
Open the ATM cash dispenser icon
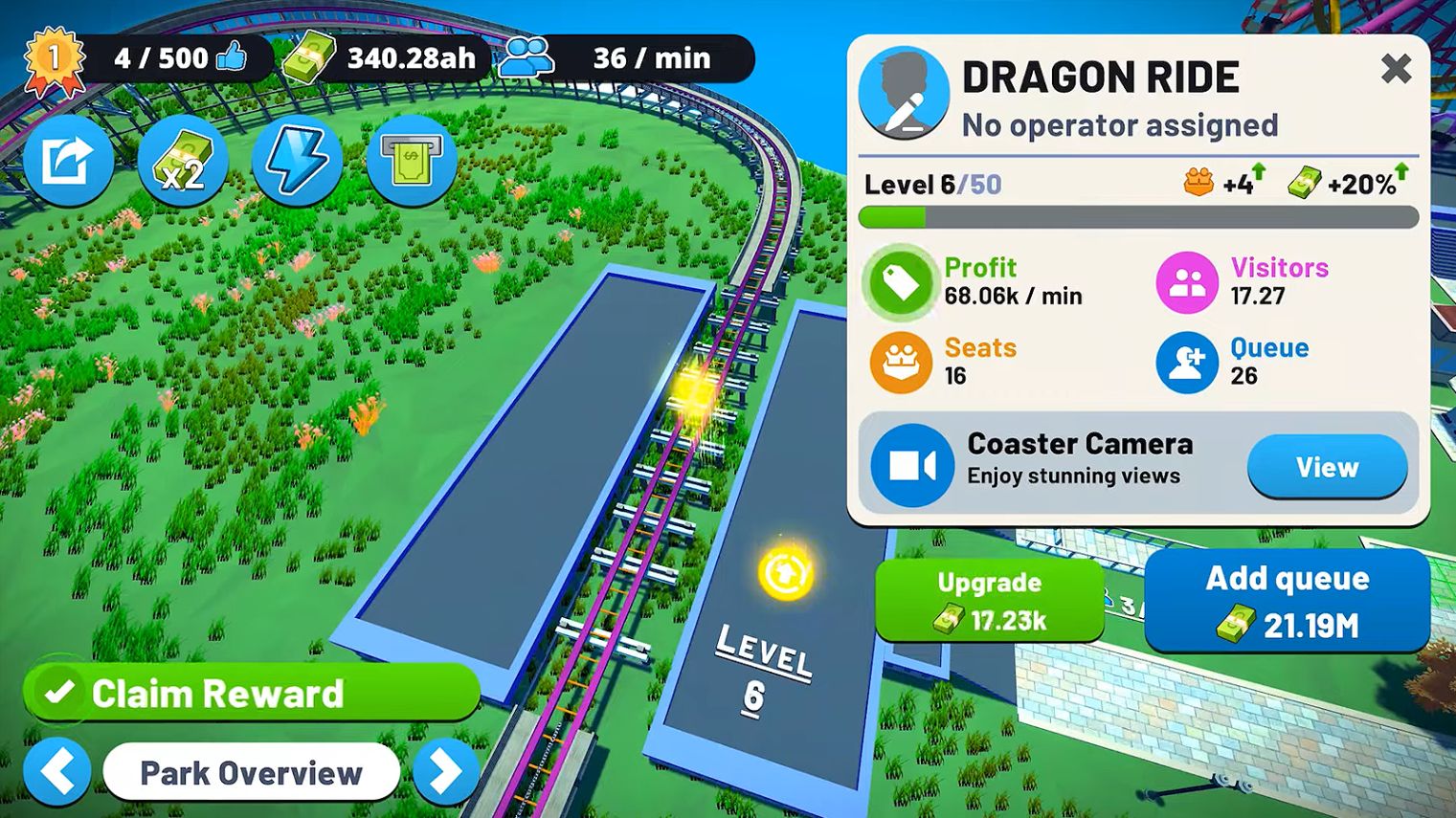(412, 161)
